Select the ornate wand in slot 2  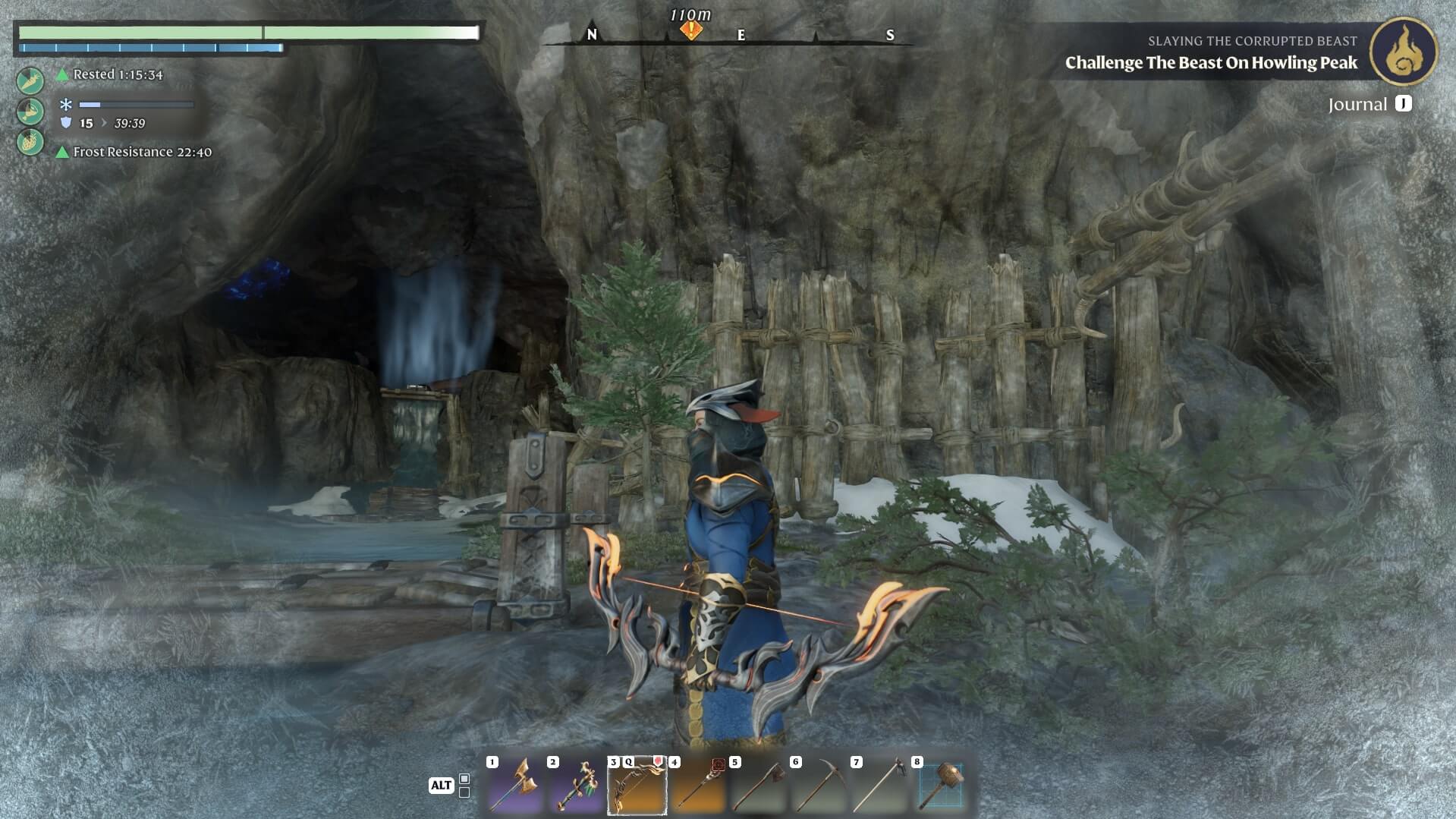pos(576,786)
